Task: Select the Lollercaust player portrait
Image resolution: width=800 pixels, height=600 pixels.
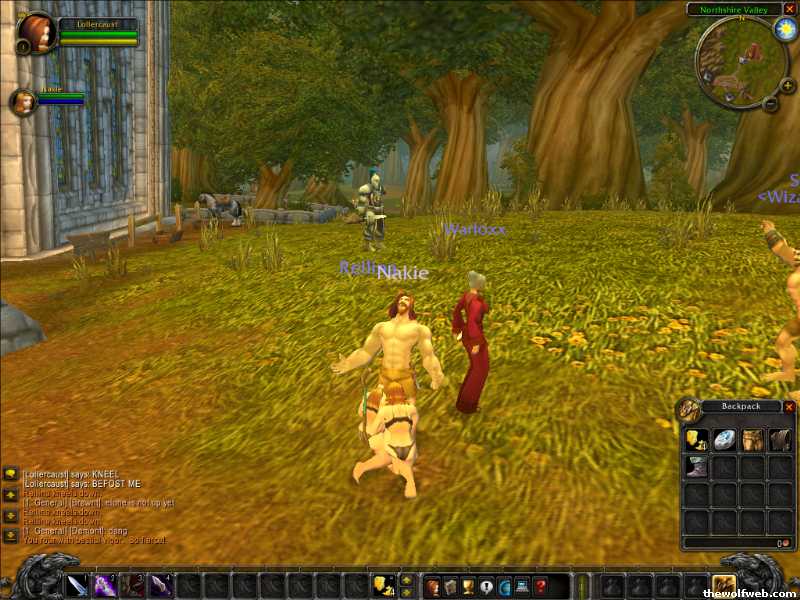Action: 38,32
